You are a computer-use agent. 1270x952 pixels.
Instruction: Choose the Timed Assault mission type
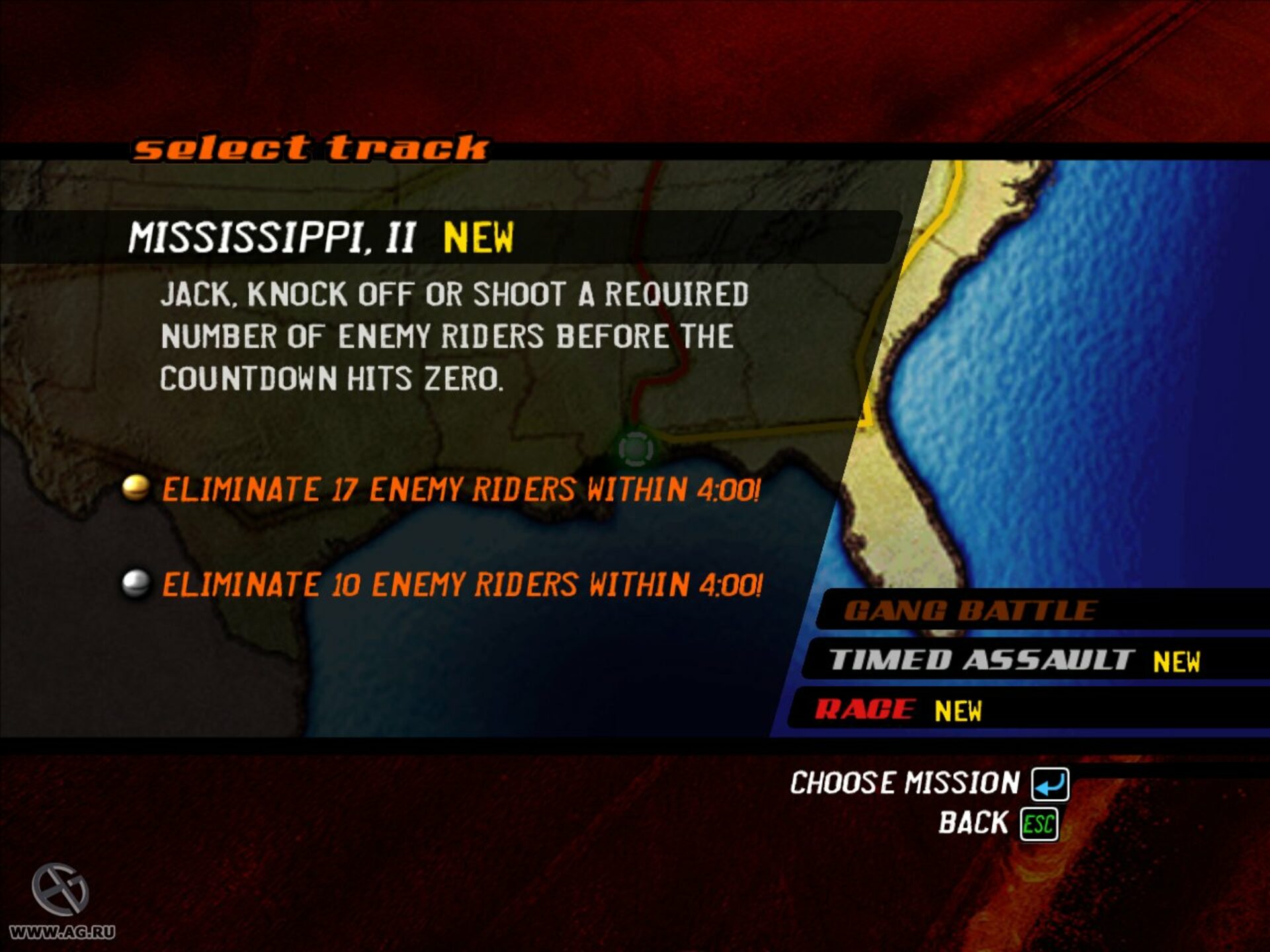pos(982,660)
